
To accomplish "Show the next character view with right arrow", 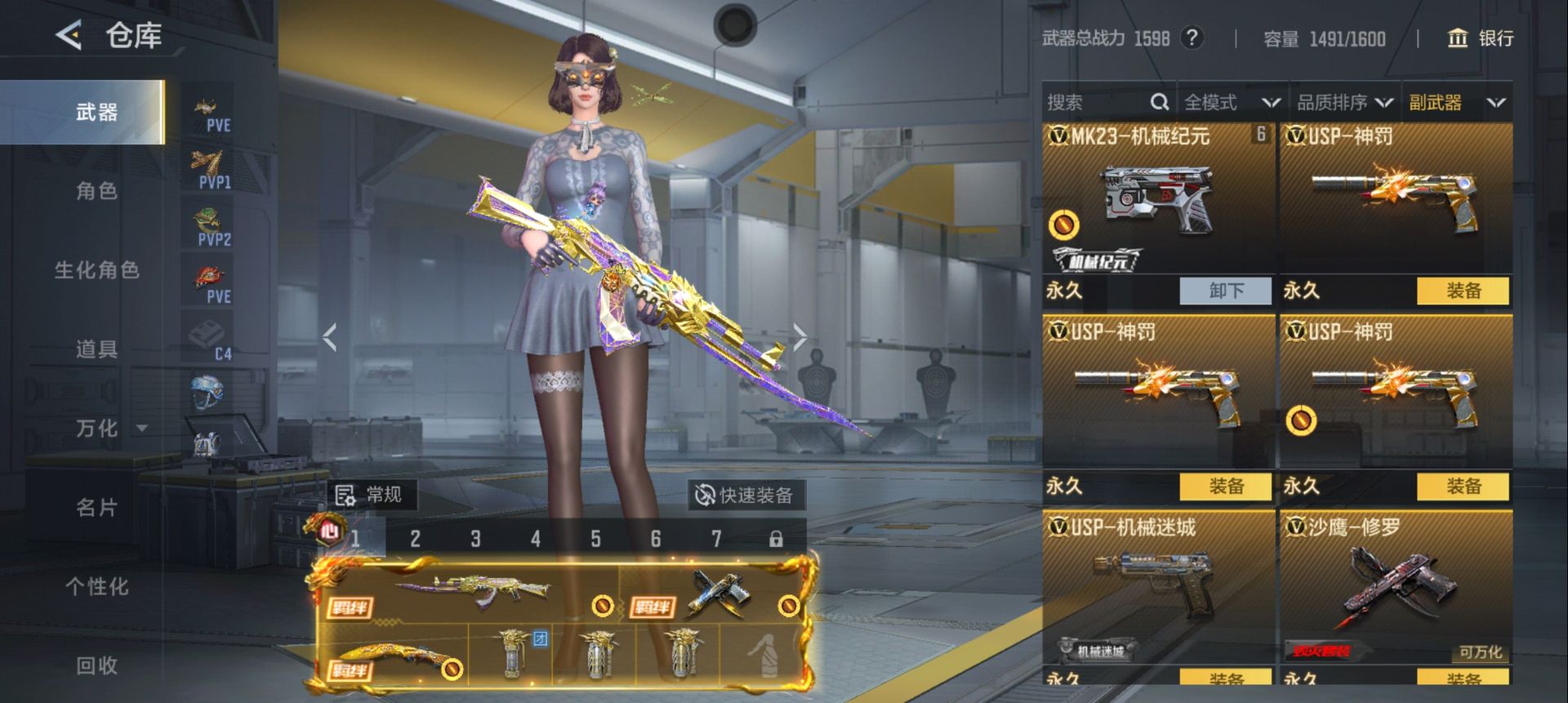I will pos(800,336).
